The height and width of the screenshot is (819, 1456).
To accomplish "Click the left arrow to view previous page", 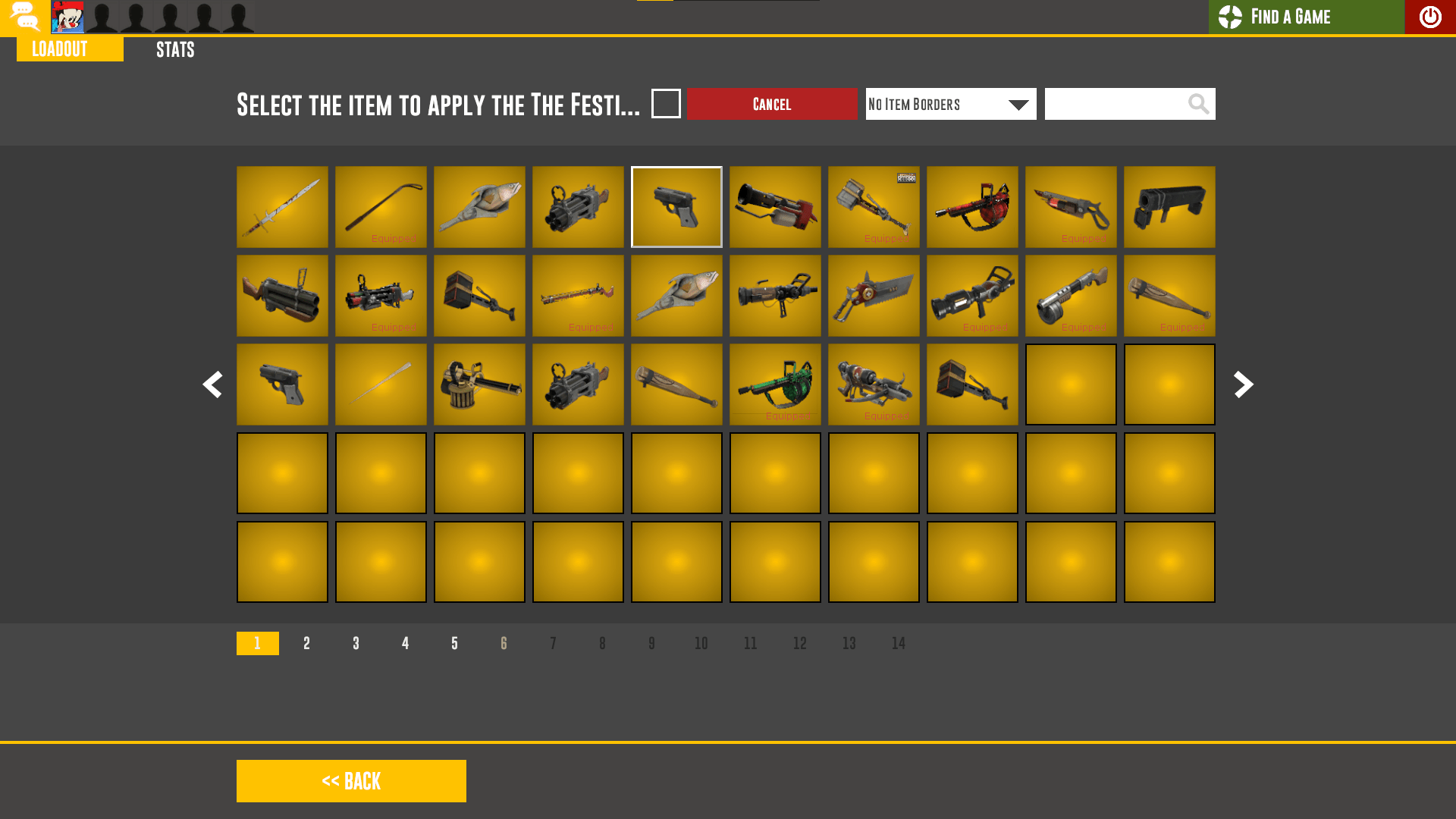I will pos(213,384).
